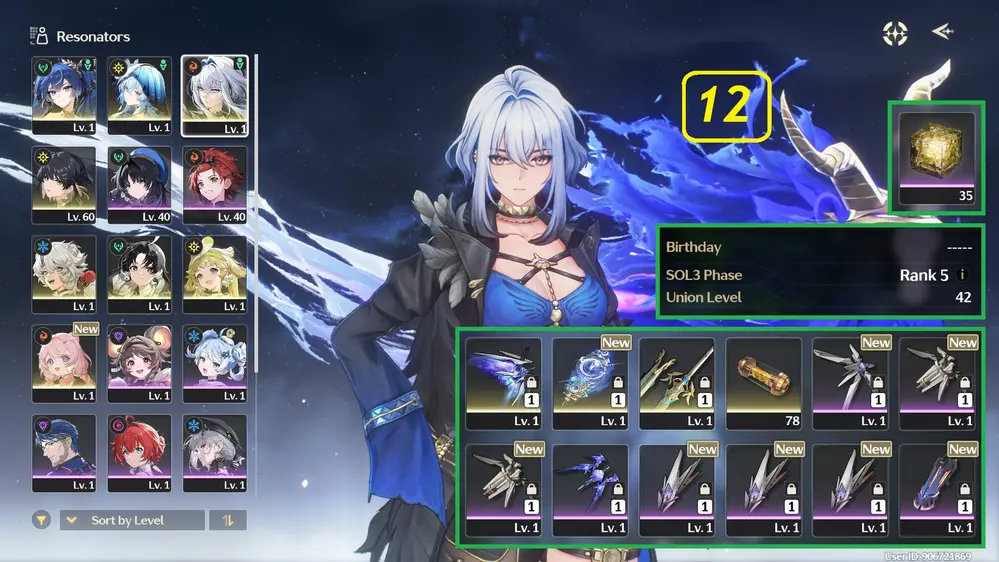Select the Lv. 60 black-haired resonator
Screen dimensions: 999x562
click(x=64, y=185)
